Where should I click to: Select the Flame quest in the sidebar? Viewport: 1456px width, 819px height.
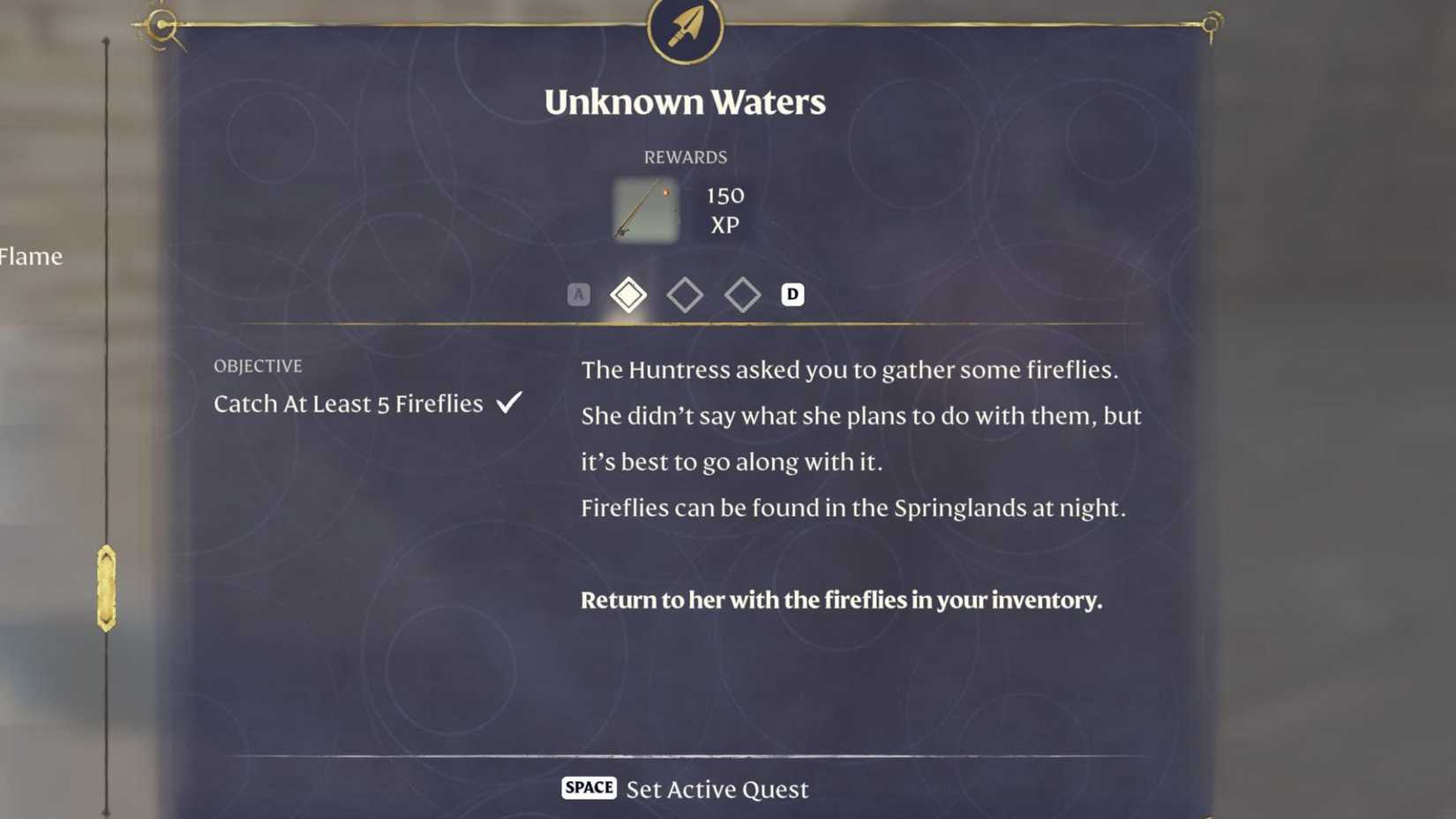(31, 257)
